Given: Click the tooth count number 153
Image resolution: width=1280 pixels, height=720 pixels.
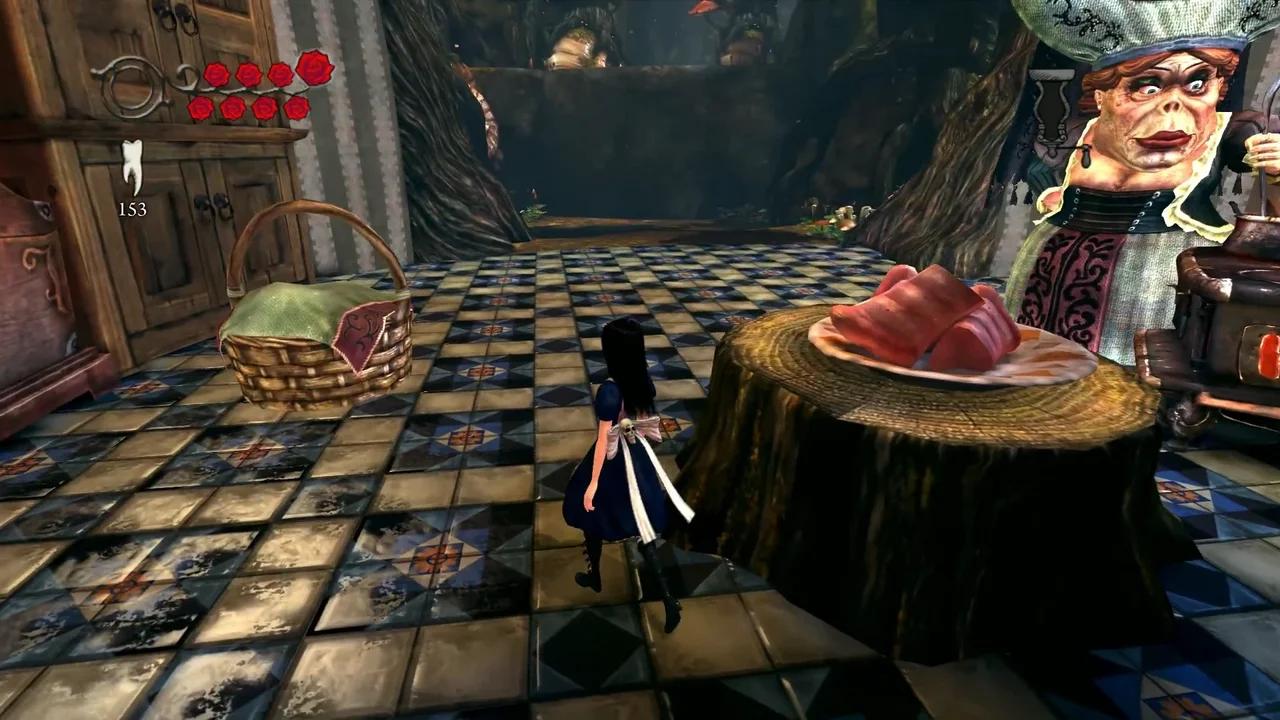Looking at the screenshot, I should [134, 209].
